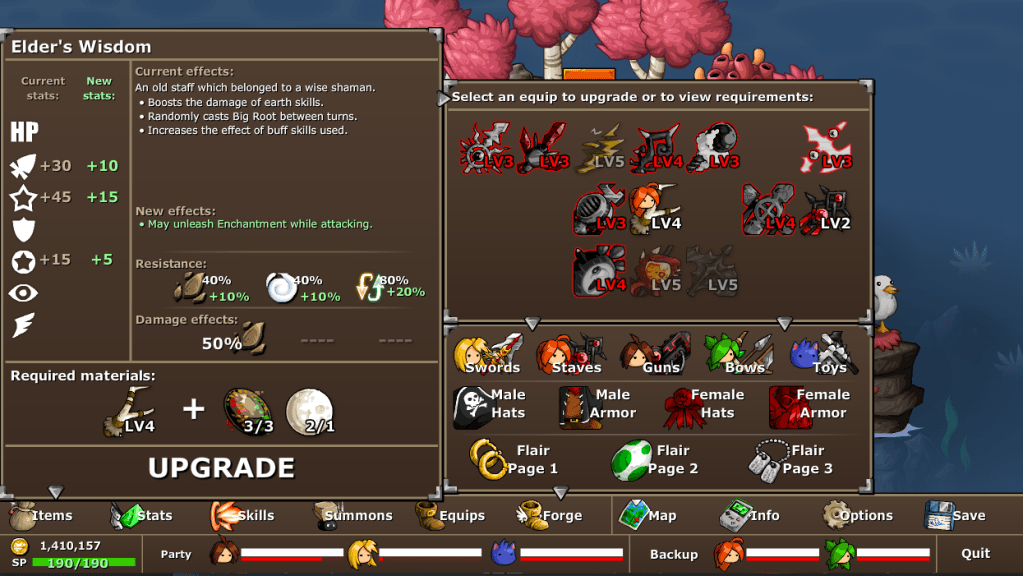This screenshot has height=576, width=1023.
Task: Open the Skills menu
Action: 243,515
